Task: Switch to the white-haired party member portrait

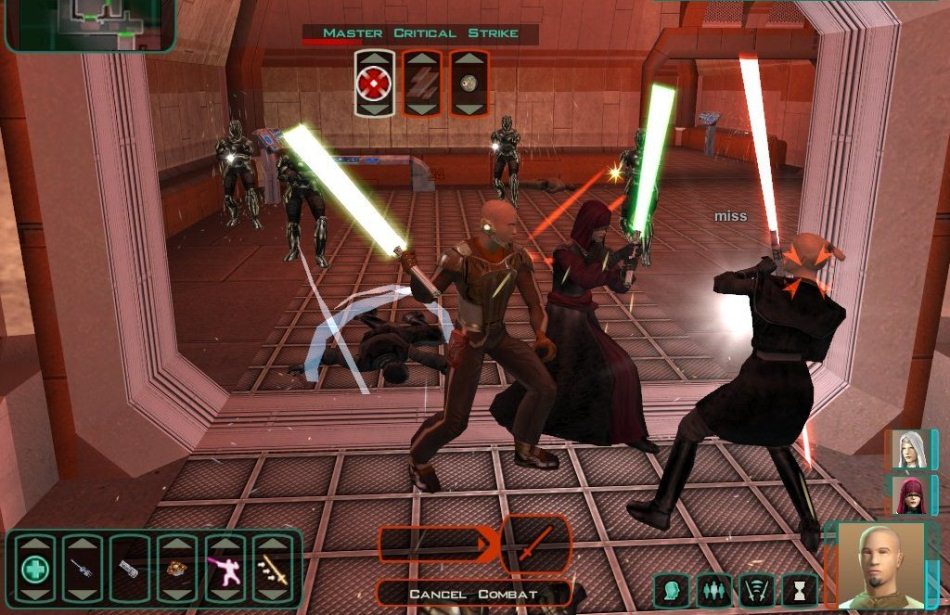Action: [909, 449]
